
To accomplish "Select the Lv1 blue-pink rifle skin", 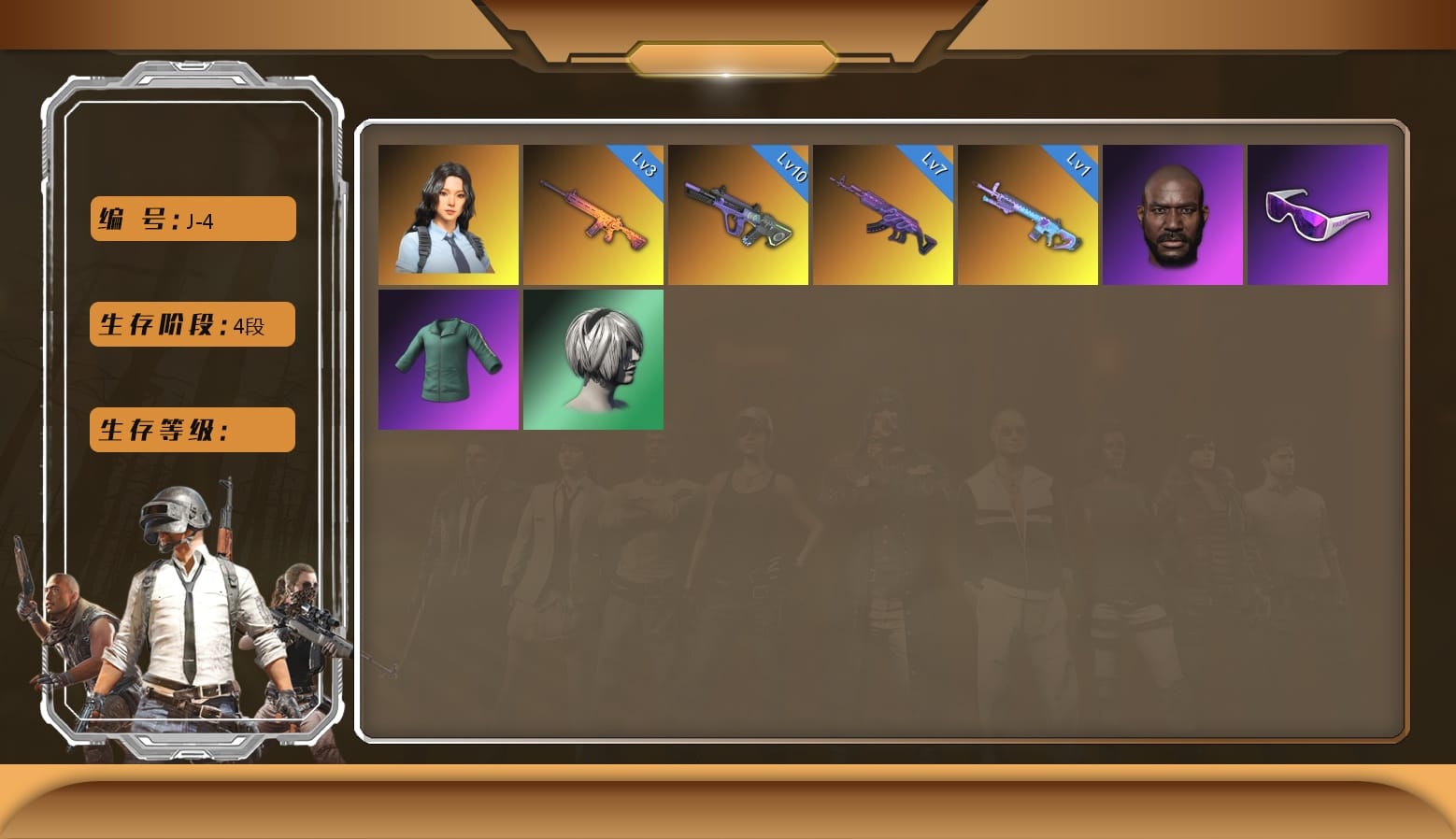I will pyautogui.click(x=1028, y=215).
